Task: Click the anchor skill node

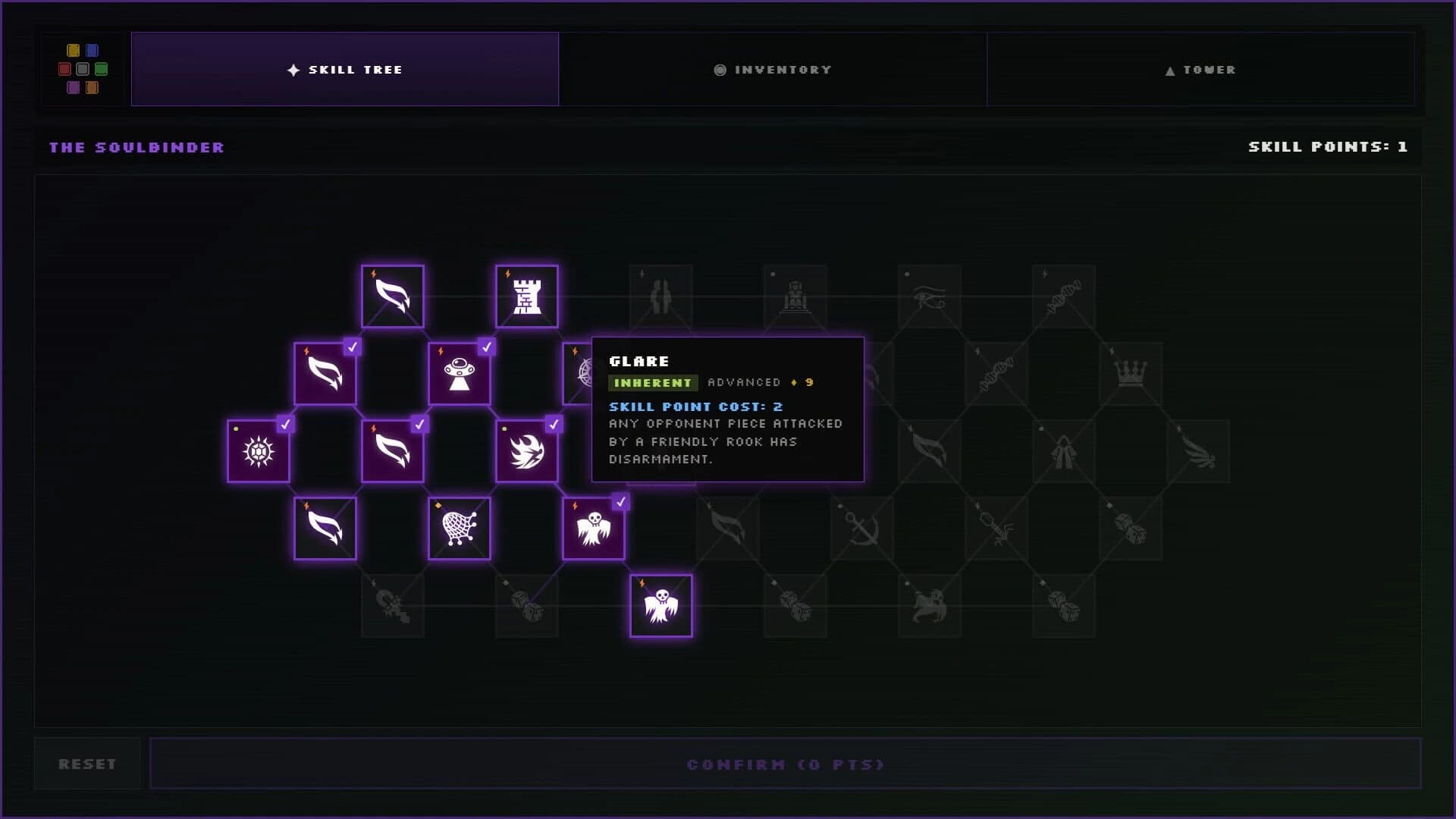Action: click(862, 529)
